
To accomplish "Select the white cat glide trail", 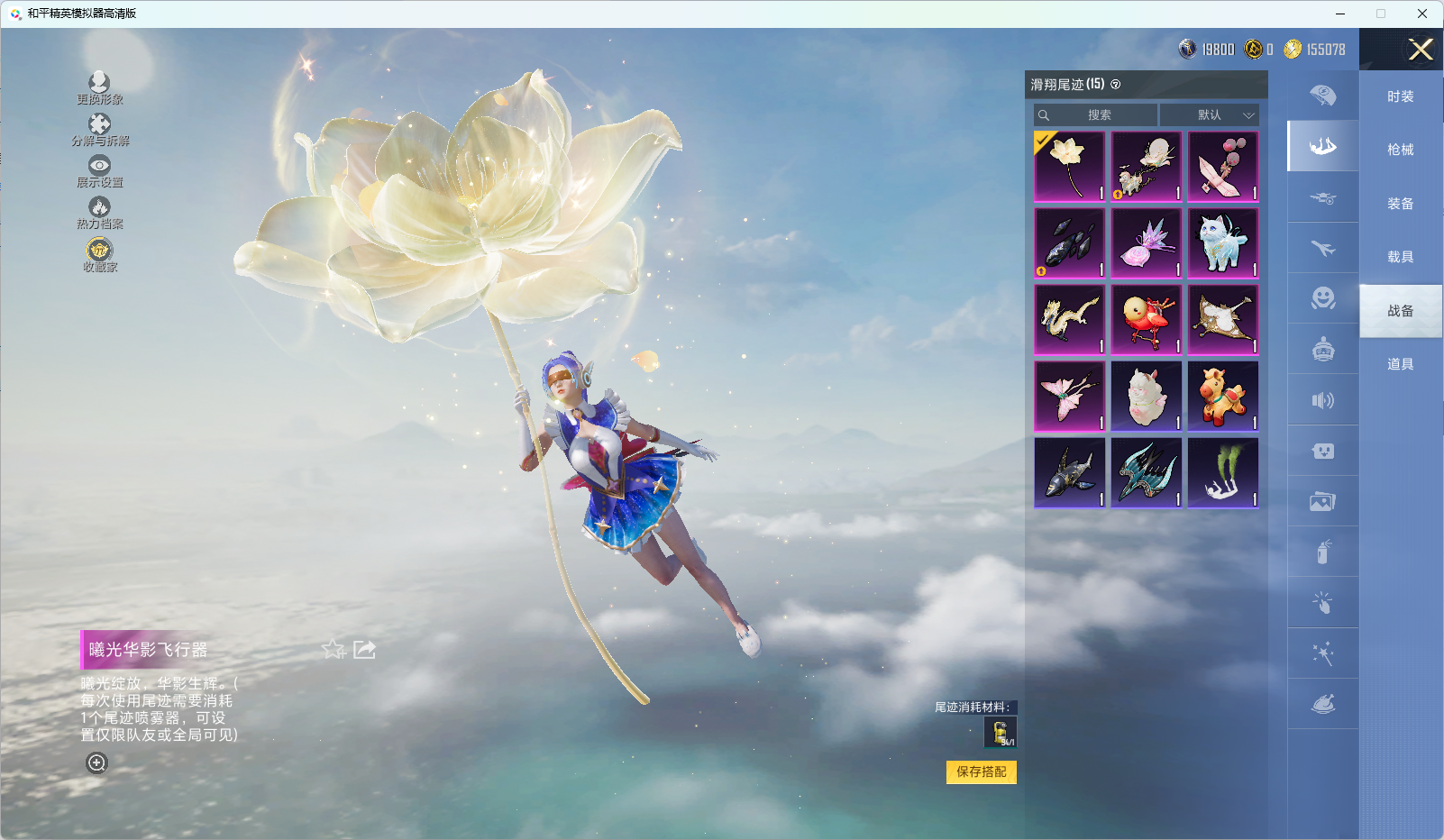I will [x=1223, y=243].
